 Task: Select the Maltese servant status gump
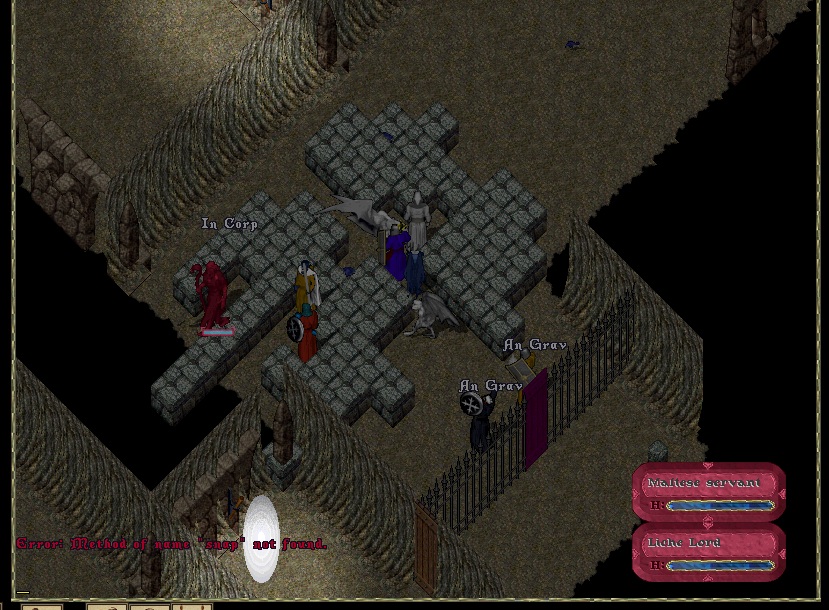pyautogui.click(x=708, y=492)
